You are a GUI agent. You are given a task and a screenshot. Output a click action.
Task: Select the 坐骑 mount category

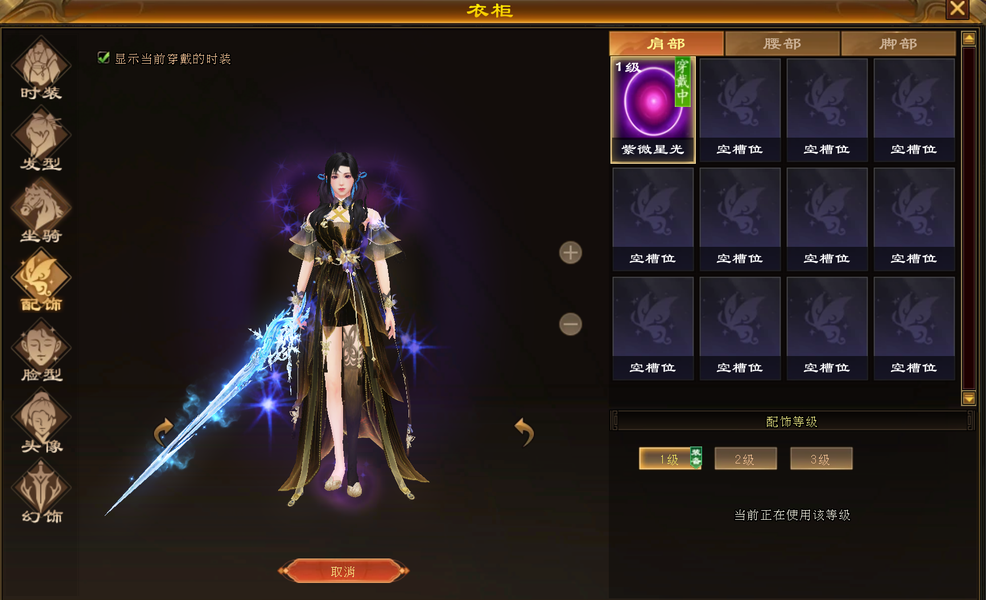point(41,210)
